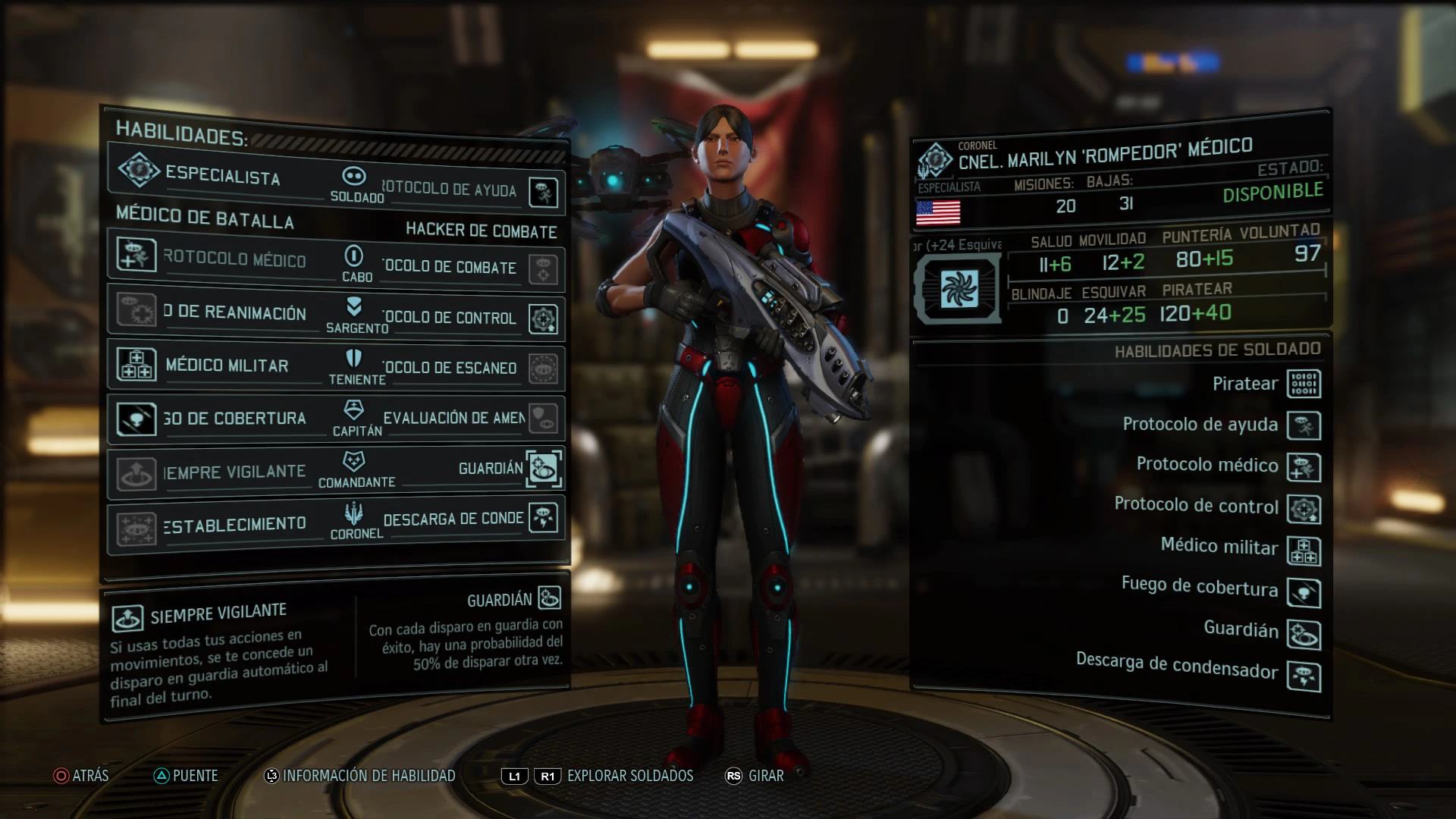Click the equipped PCS chip slot
The height and width of the screenshot is (819, 1456).
[959, 289]
